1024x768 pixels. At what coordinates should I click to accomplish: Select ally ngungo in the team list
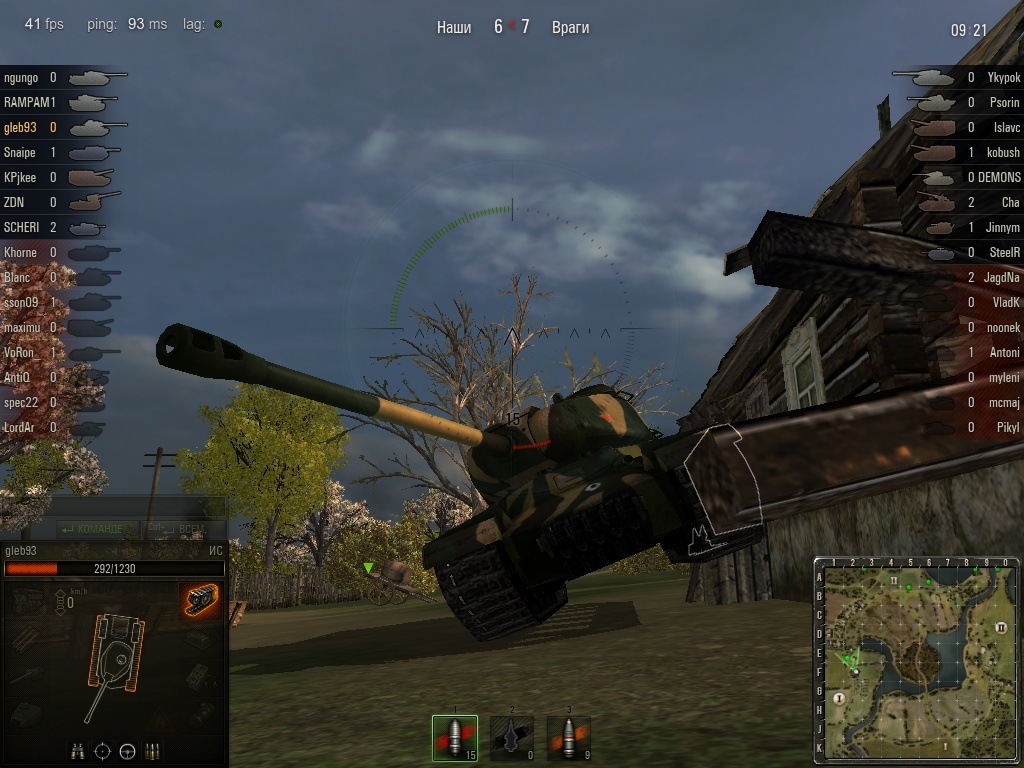click(x=21, y=77)
